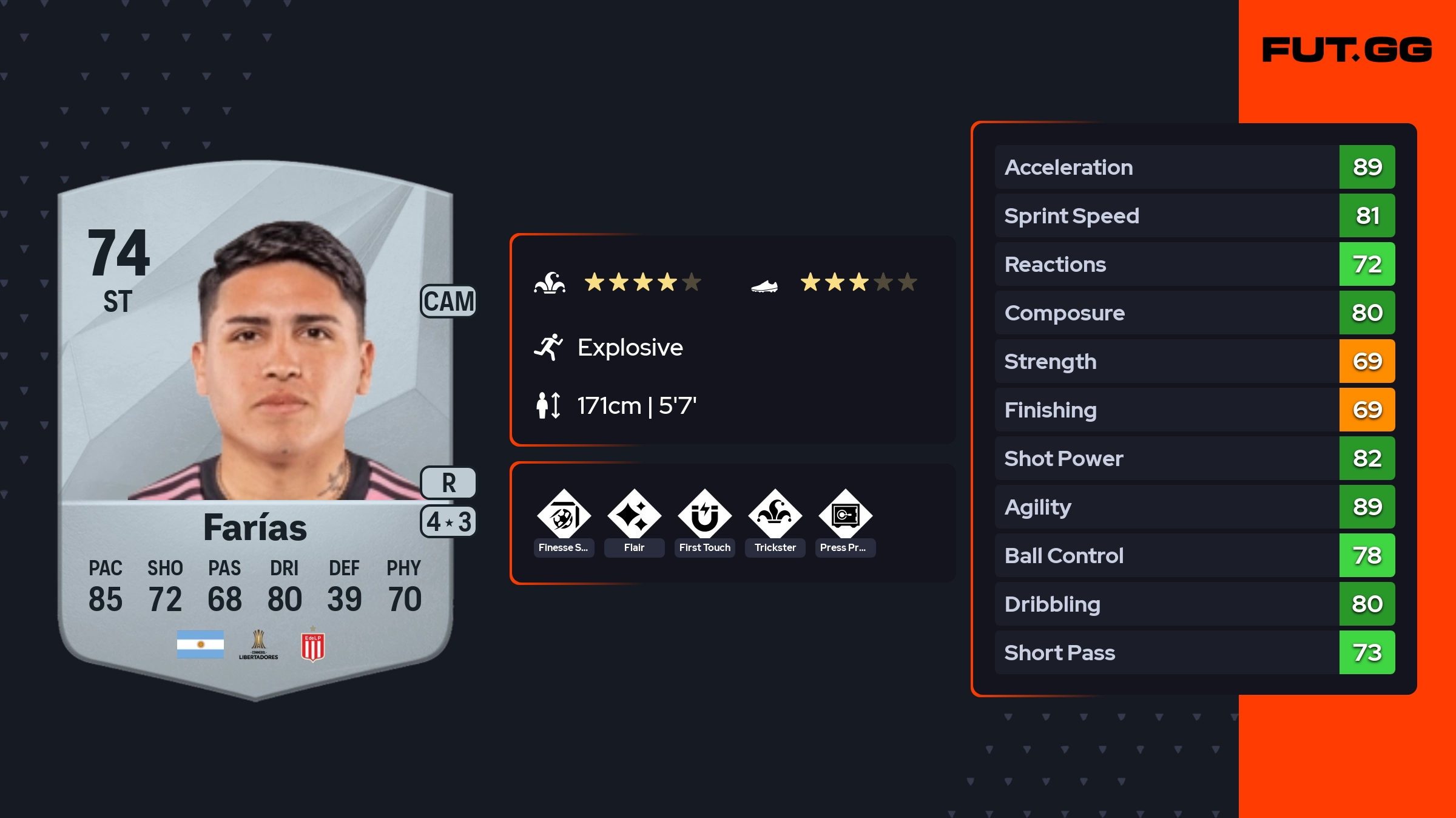
Task: Click the Short Pass stat row
Action: coord(1194,652)
